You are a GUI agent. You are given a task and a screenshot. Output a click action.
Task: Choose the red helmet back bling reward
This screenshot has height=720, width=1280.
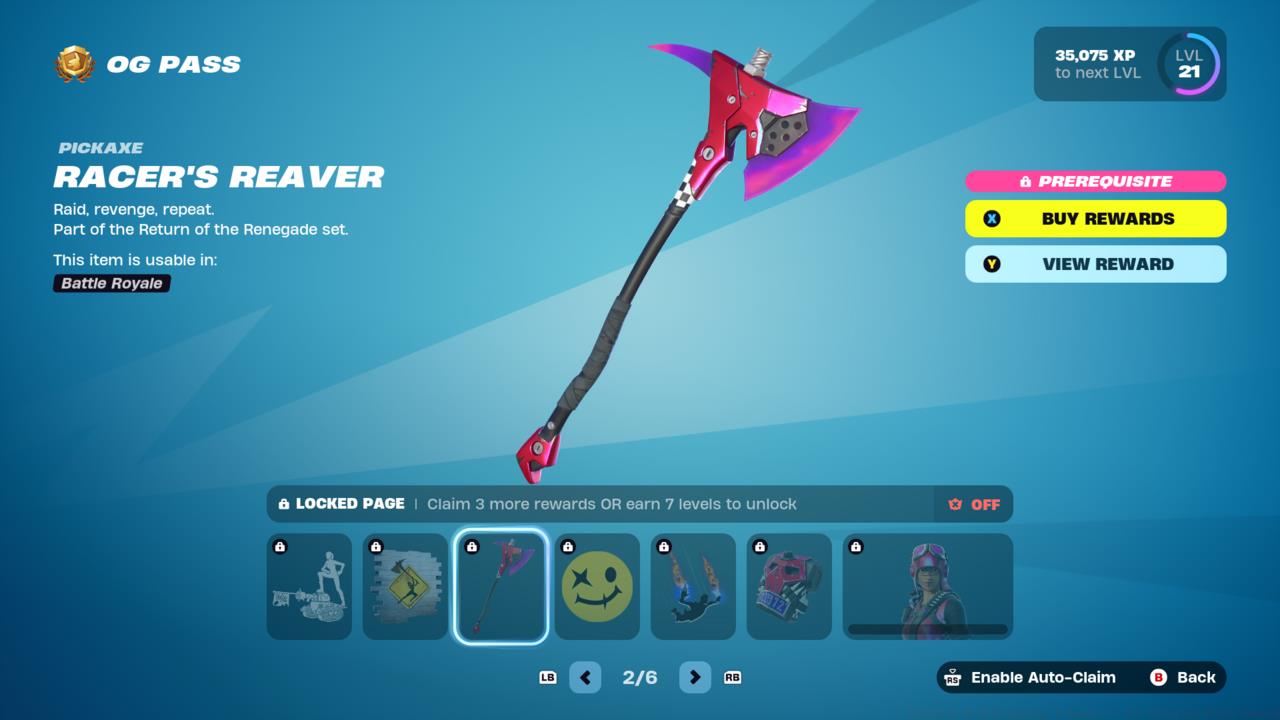click(x=789, y=587)
